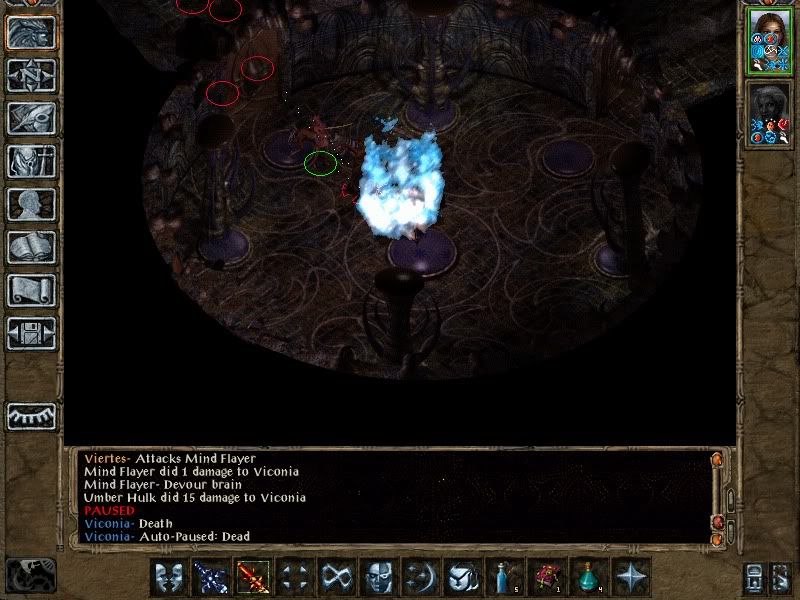Open the mage spellbook button
Screen dimensions: 800x600
tap(32, 247)
